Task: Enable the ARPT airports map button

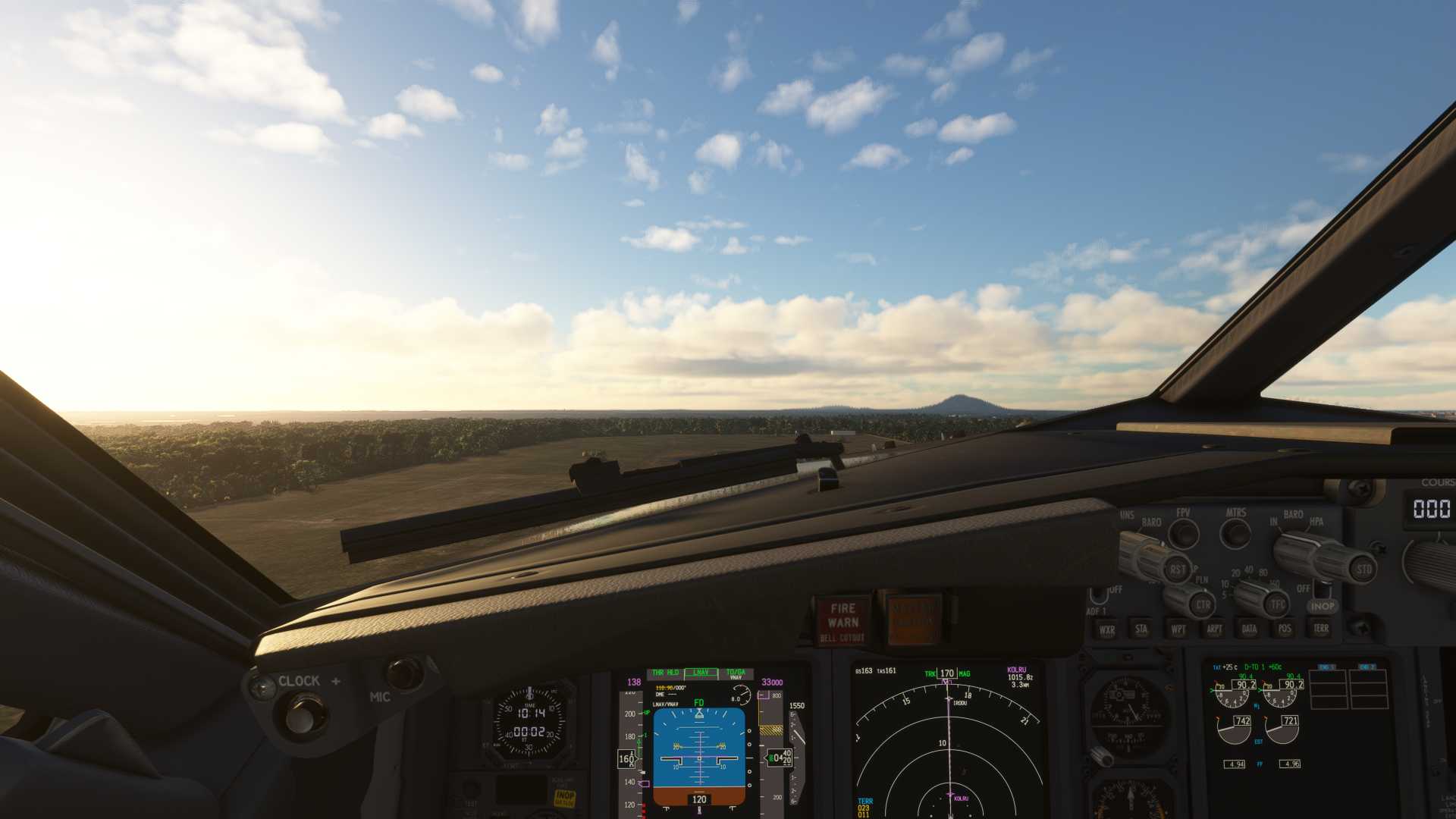Action: click(x=1213, y=629)
